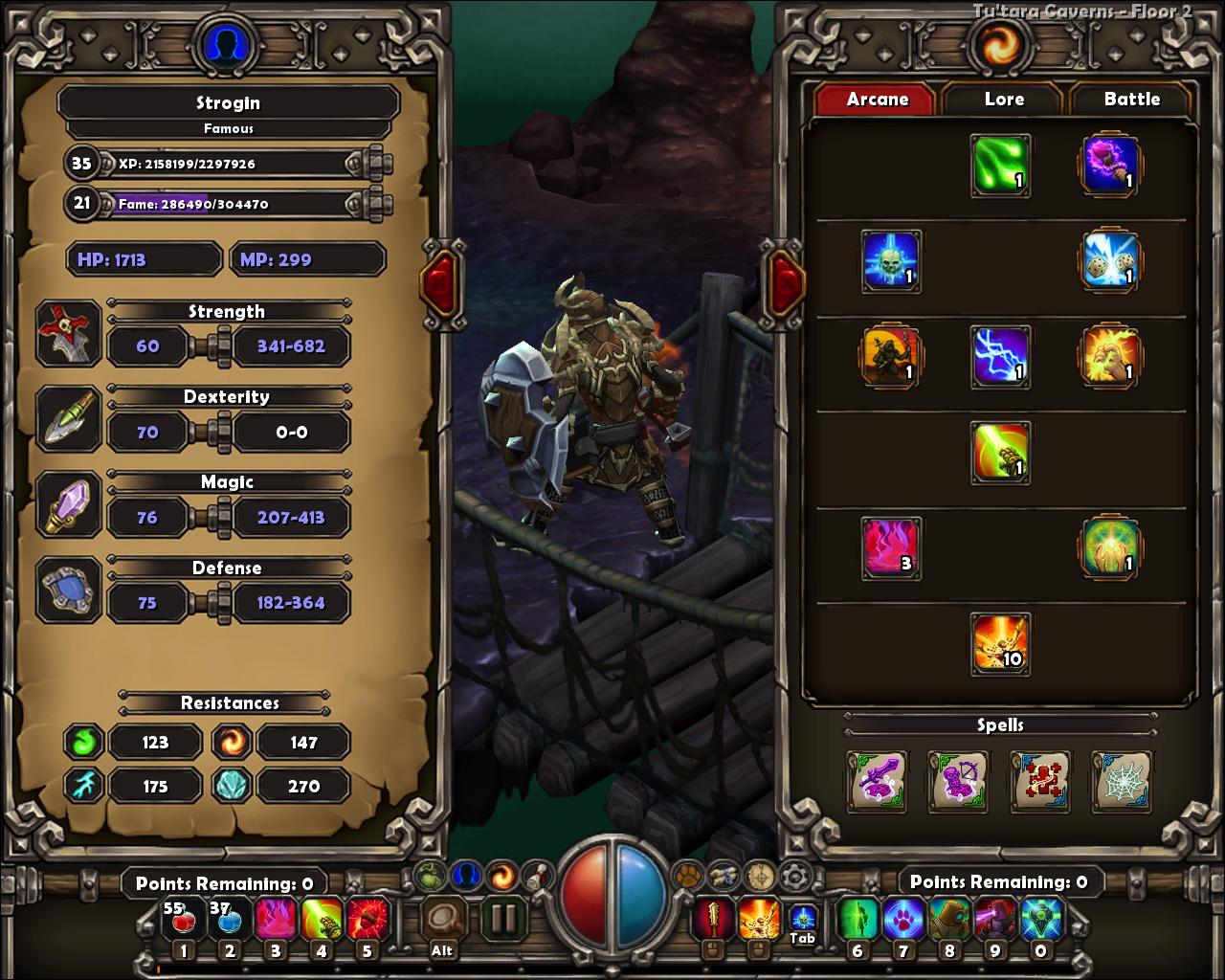Switch to the Battle tab

[1131, 99]
